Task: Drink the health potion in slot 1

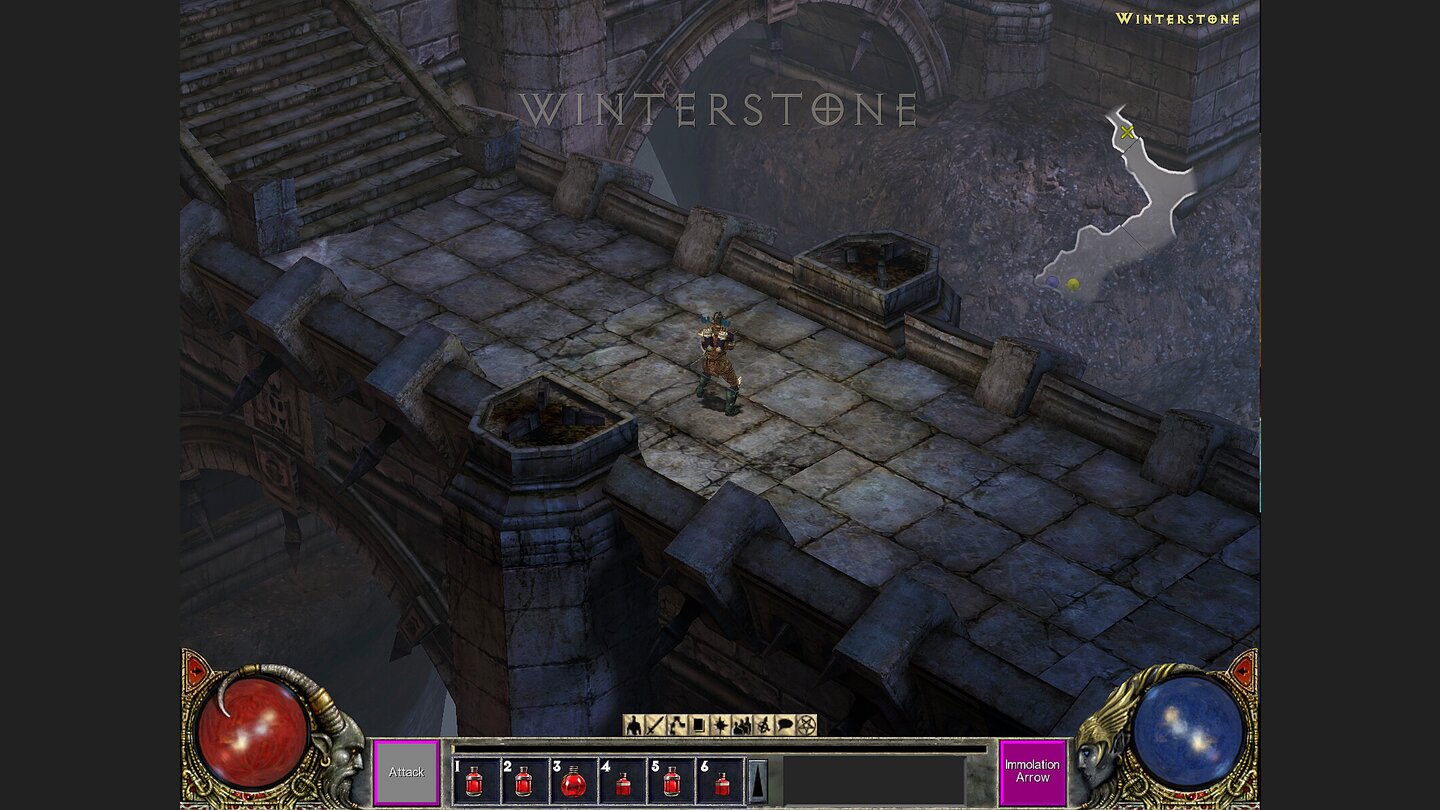Action: click(x=477, y=781)
